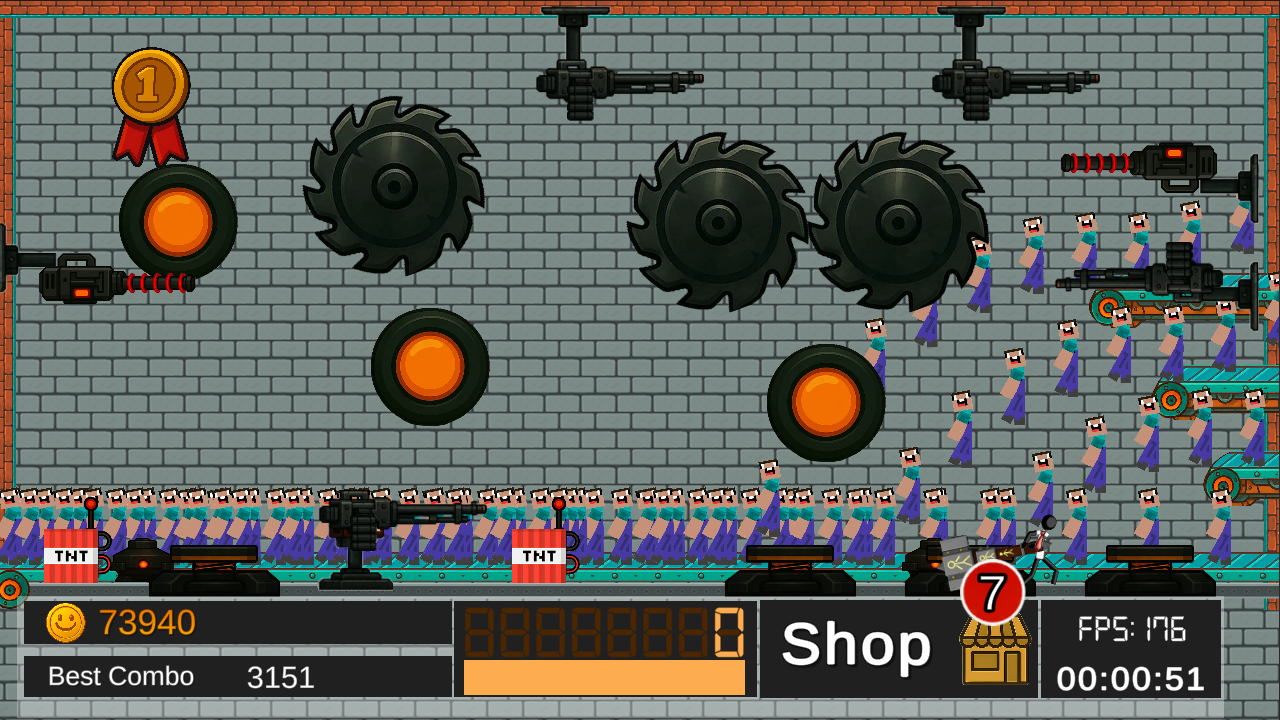Click the orange tire below the medal
1280x720 pixels.
coord(177,218)
